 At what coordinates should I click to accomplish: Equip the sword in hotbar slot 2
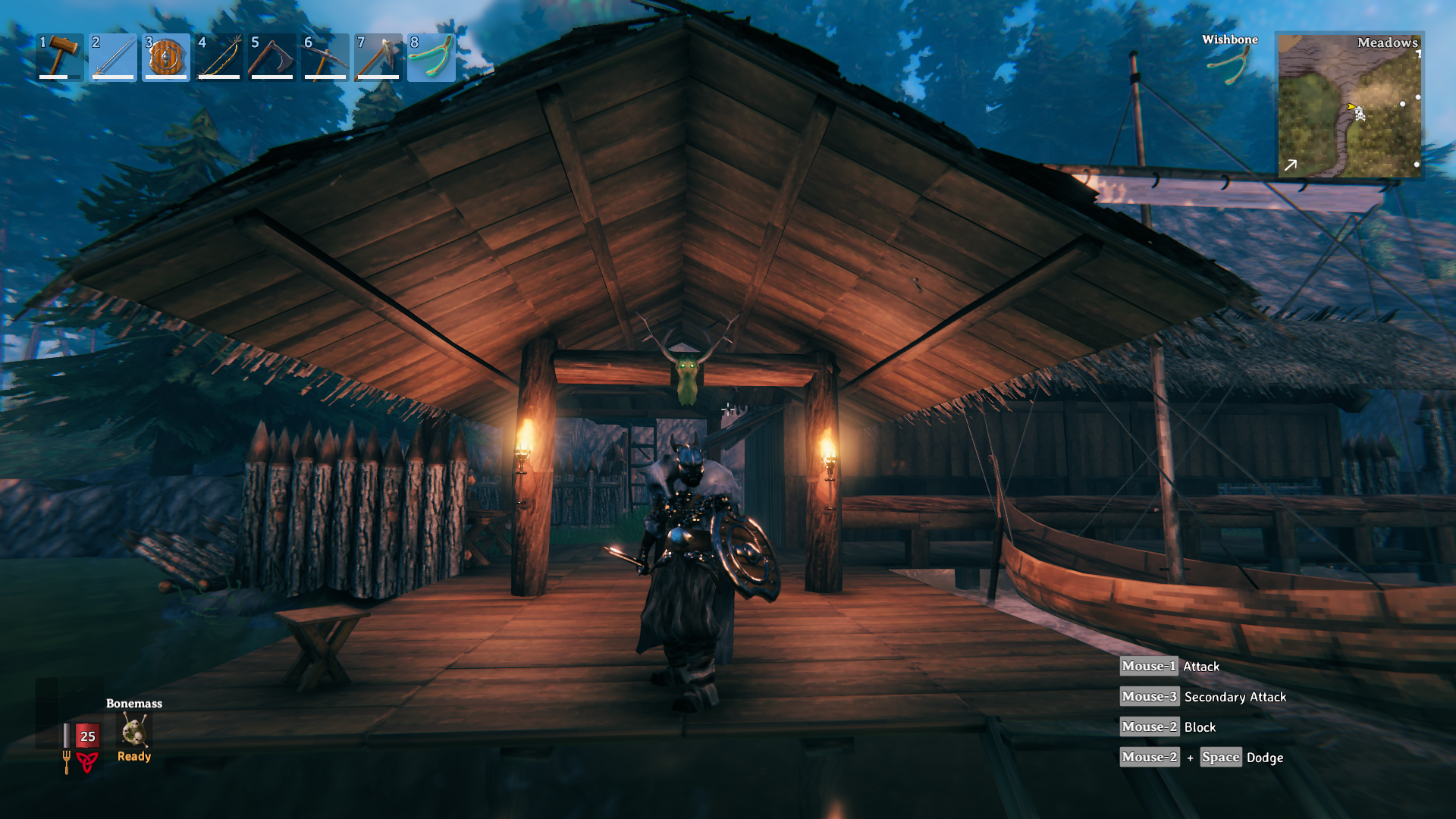point(113,57)
